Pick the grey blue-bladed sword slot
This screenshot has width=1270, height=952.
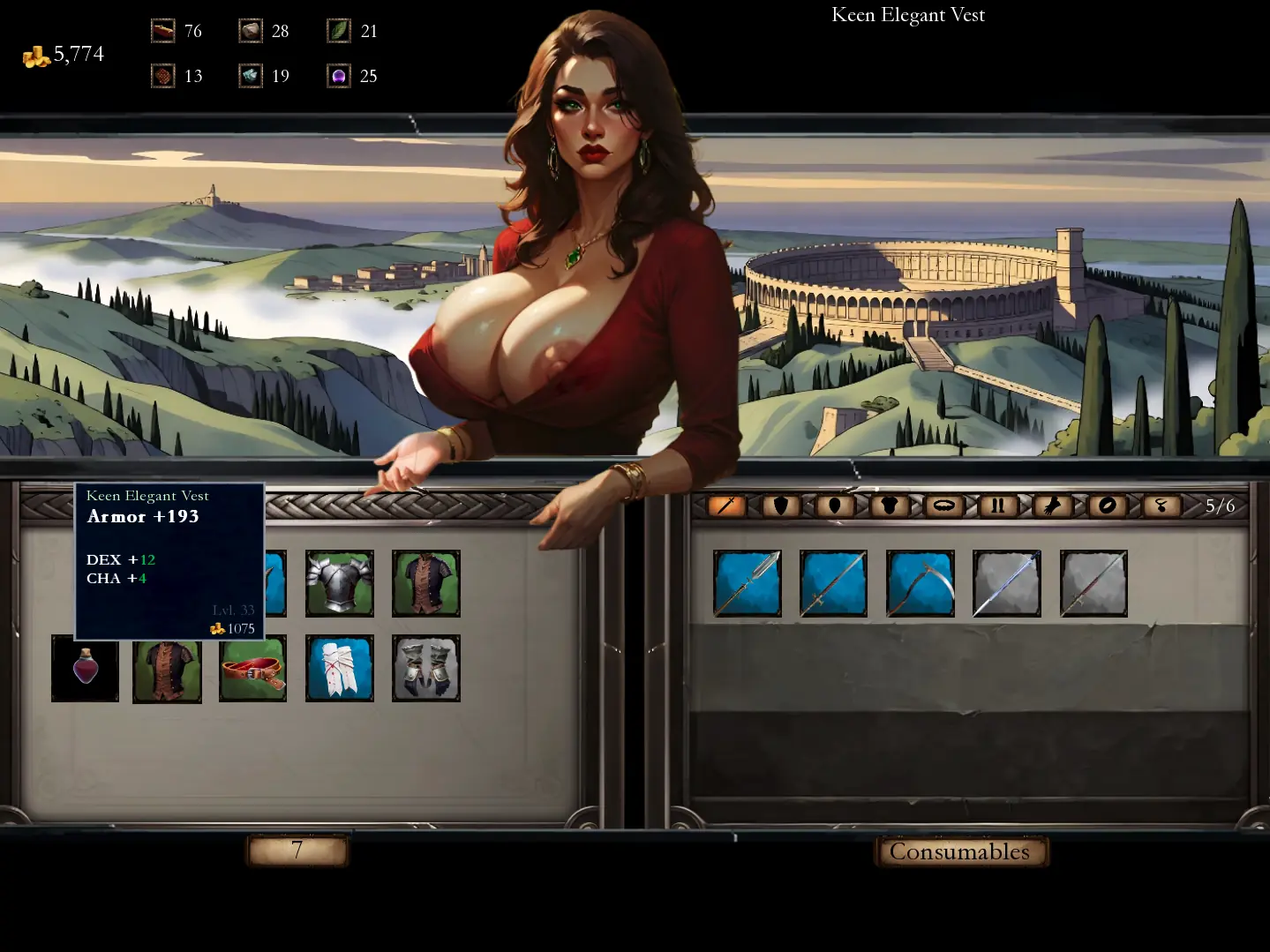[1006, 583]
